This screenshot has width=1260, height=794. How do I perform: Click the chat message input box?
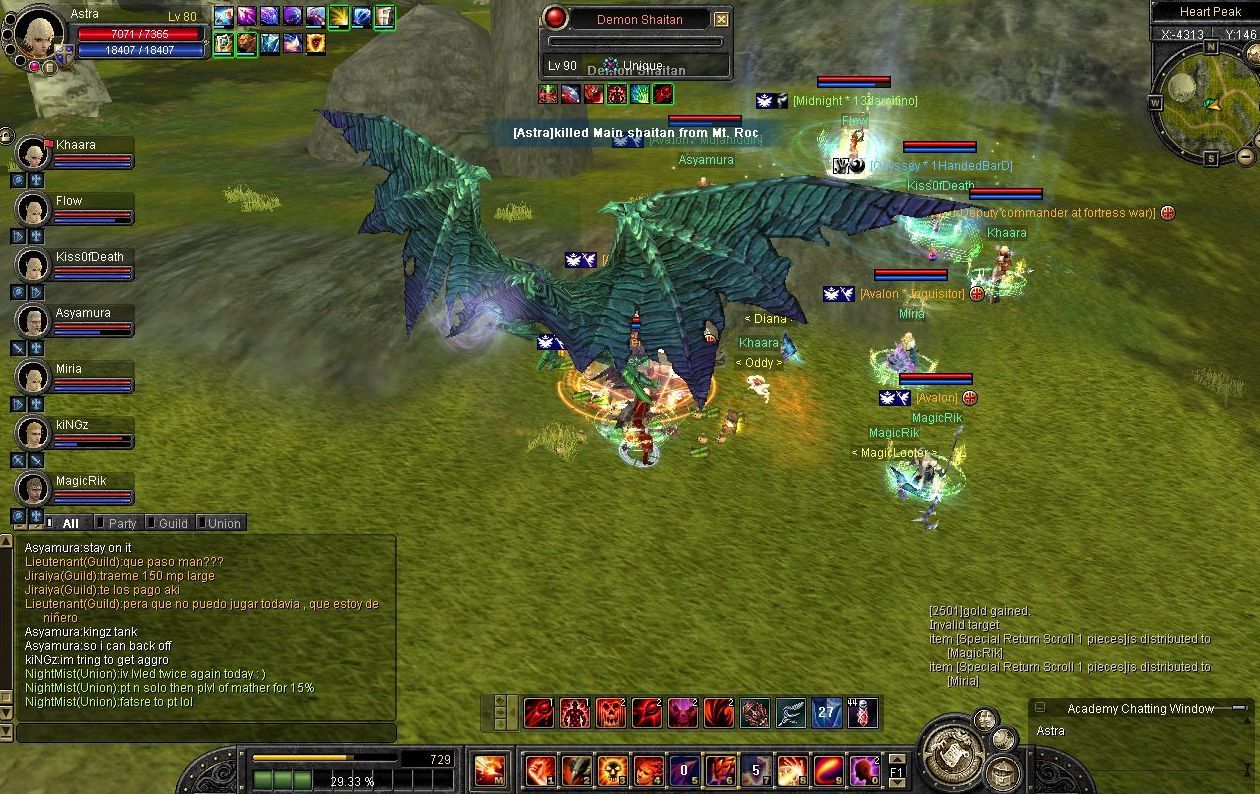(205, 733)
